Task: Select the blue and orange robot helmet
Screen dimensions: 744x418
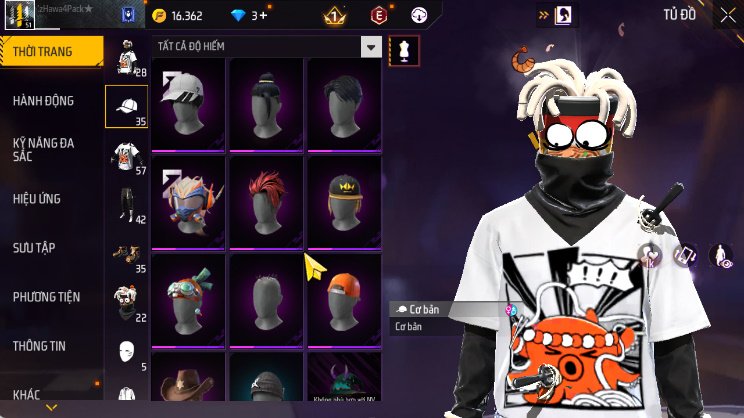Action: (190, 200)
